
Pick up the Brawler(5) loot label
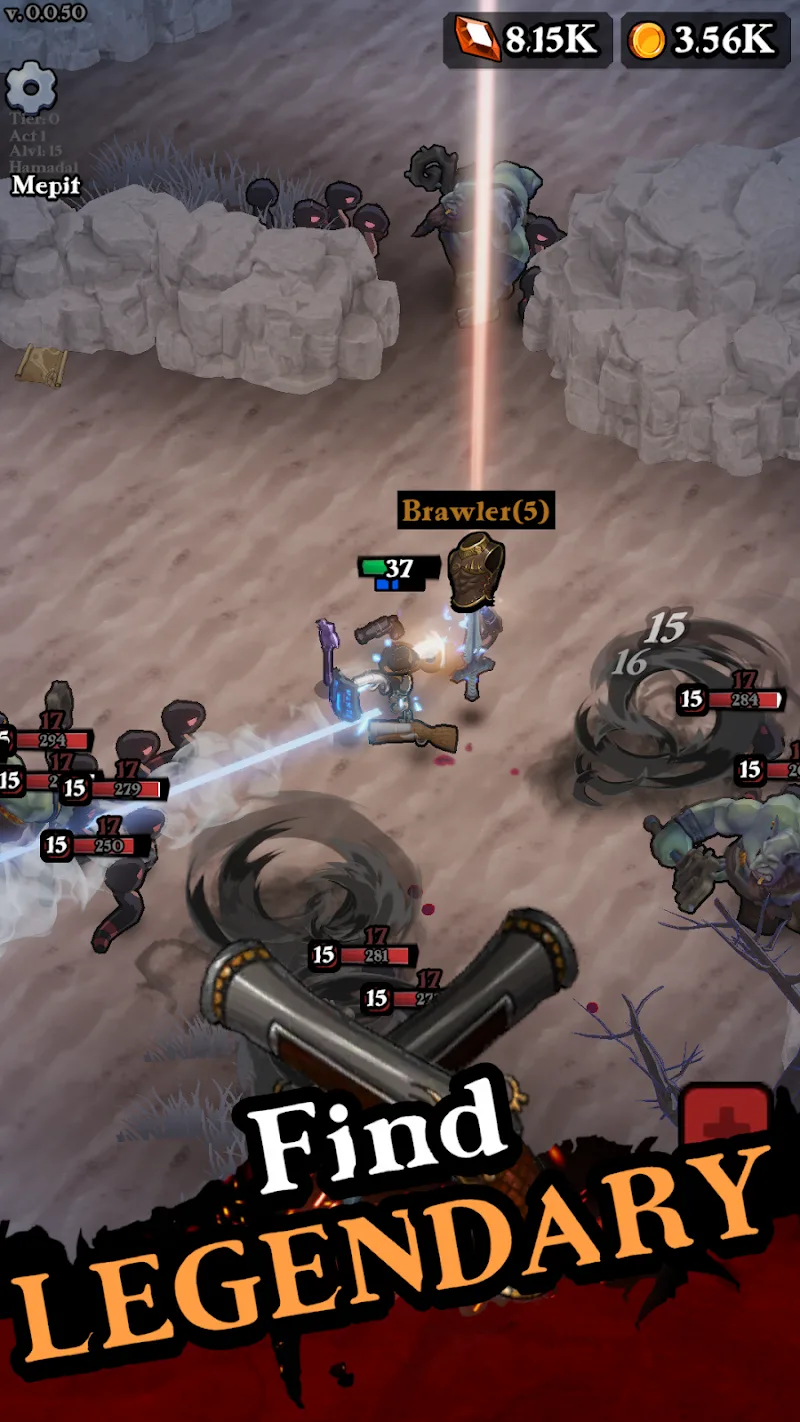tap(475, 511)
